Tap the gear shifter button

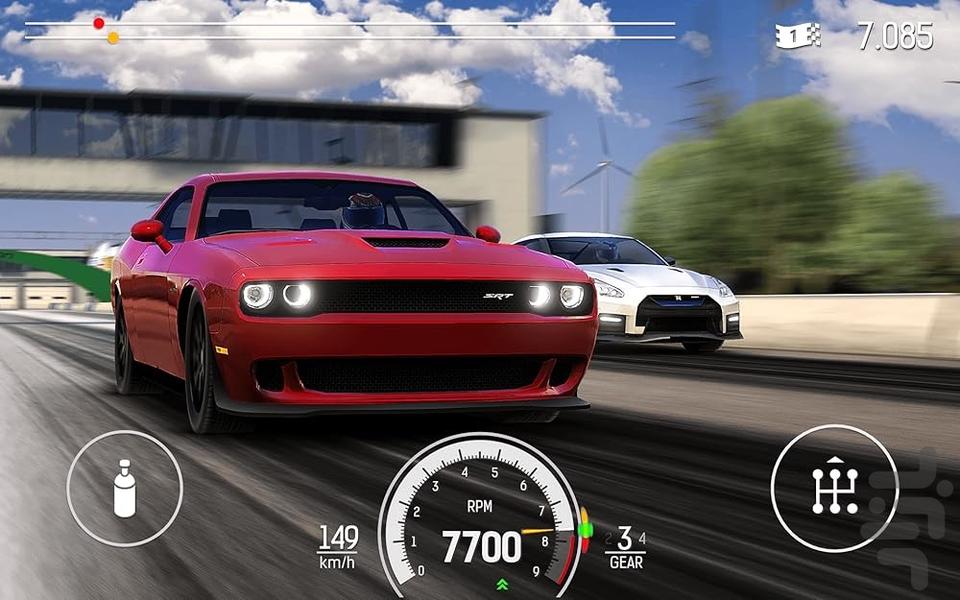point(834,488)
